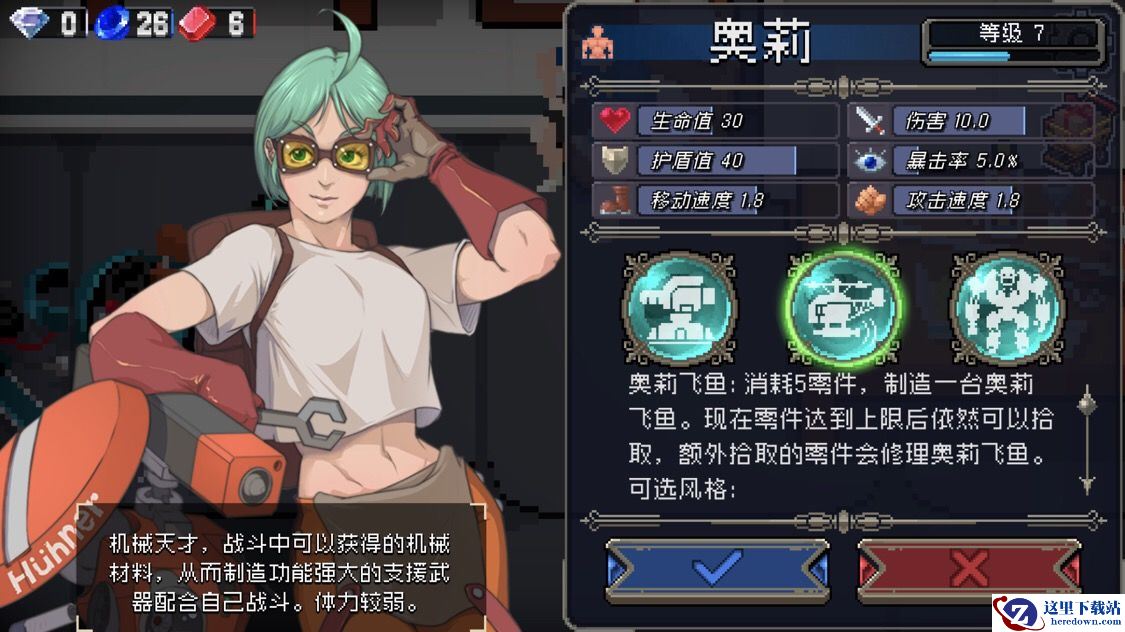Open the 这里下载站 watermark link

[x=1058, y=612]
